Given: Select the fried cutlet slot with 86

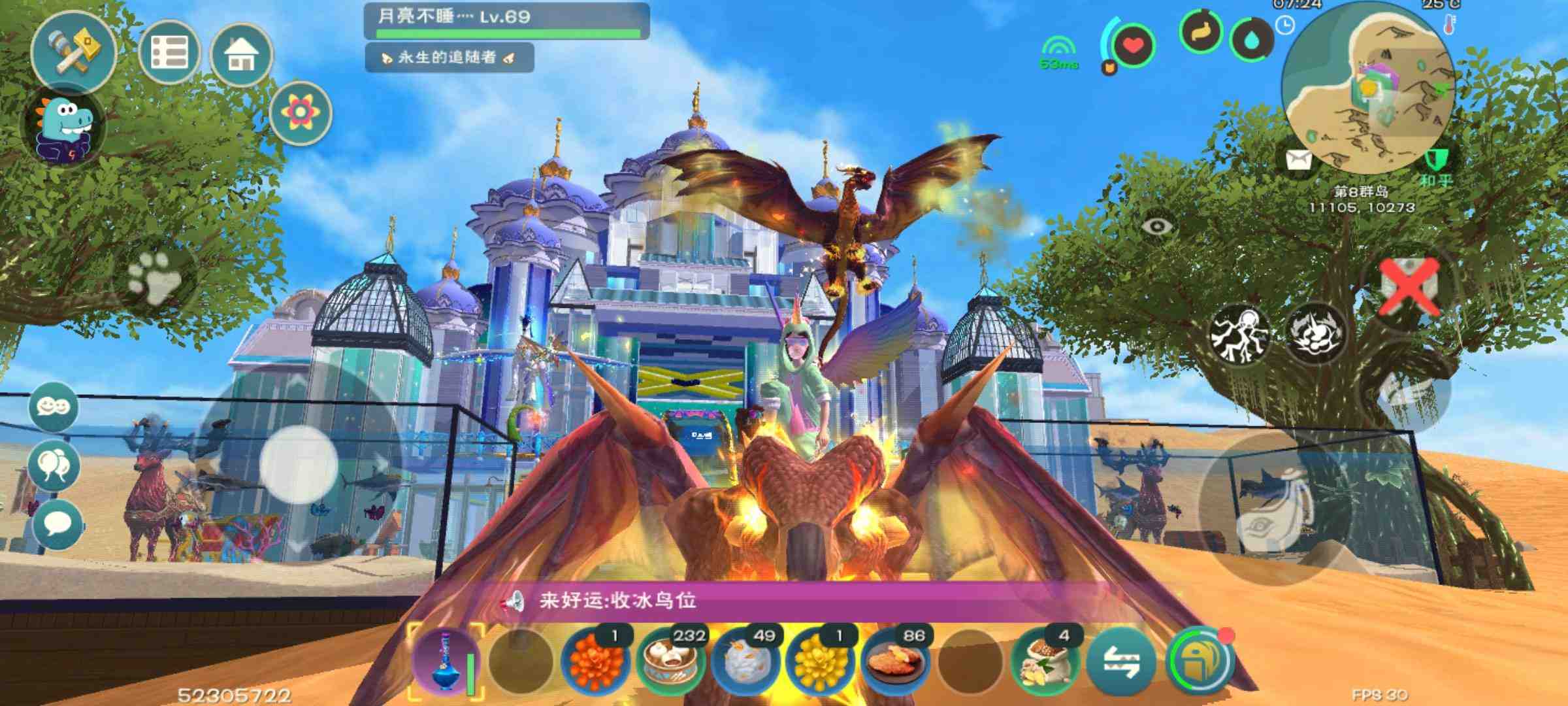Looking at the screenshot, I should (896, 662).
